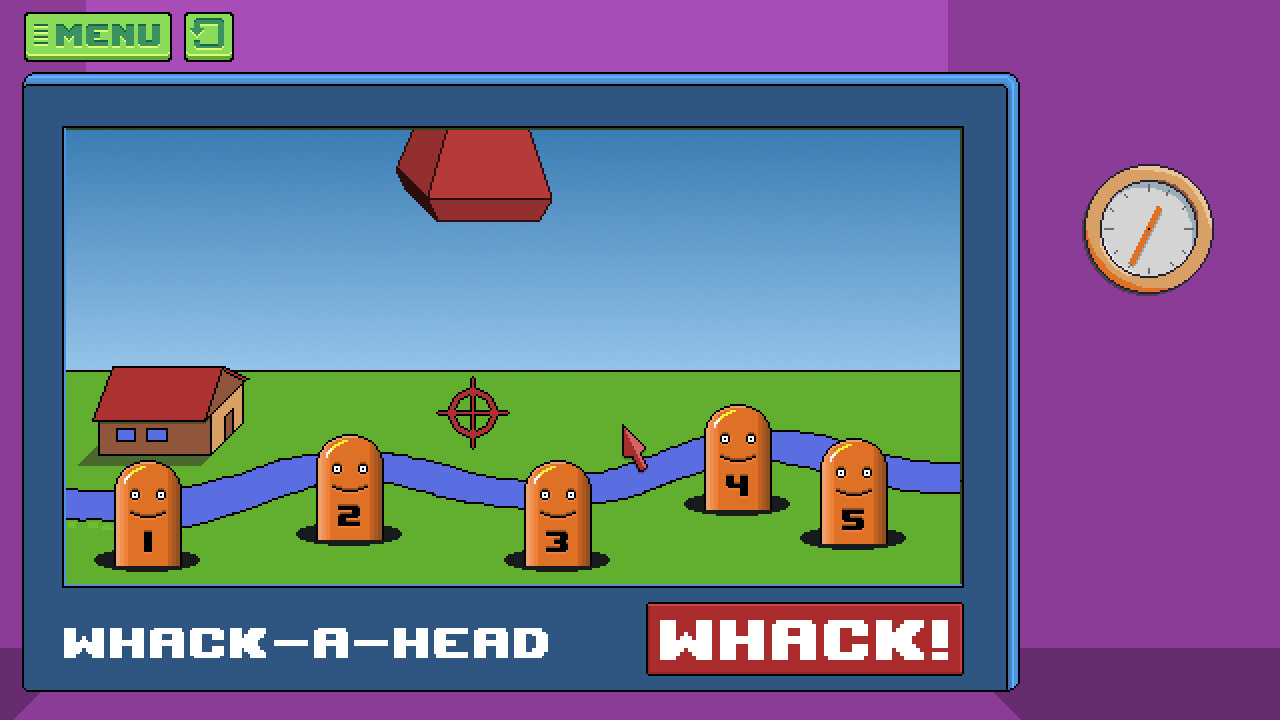Click the wall clock on the right
Screen dimensions: 1280x720
click(x=1146, y=231)
